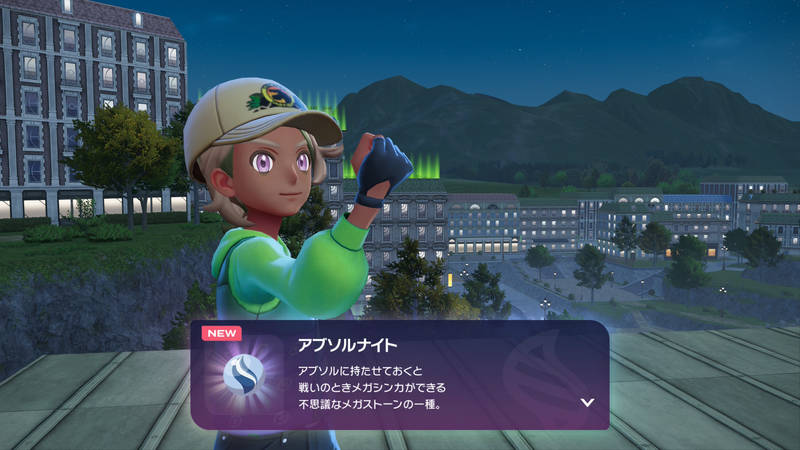The image size is (800, 450).
Task: Advance the dialogue with the down arrow
Action: 587,403
